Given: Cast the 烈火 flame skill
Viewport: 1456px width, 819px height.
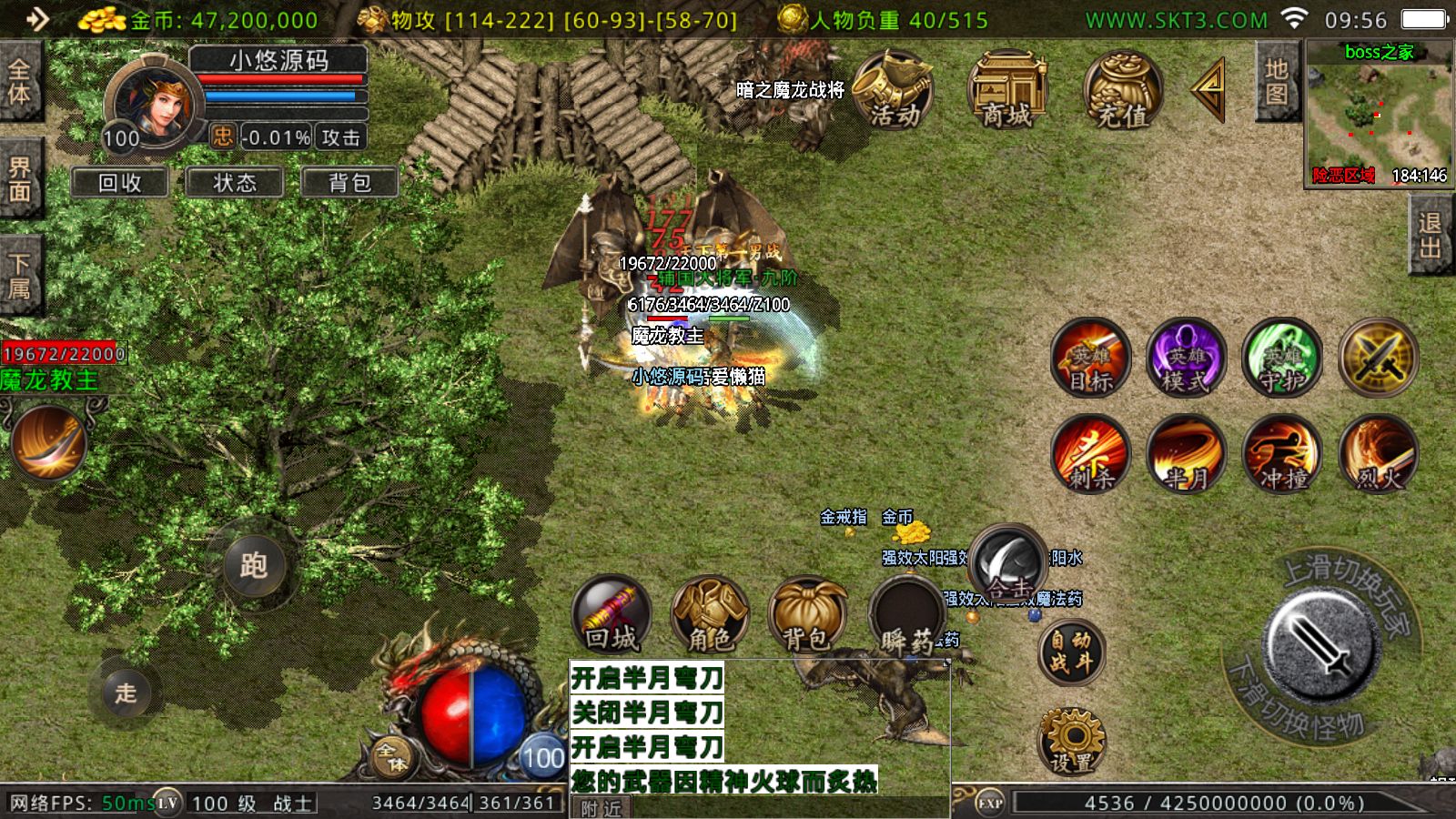Looking at the screenshot, I should (x=1379, y=454).
